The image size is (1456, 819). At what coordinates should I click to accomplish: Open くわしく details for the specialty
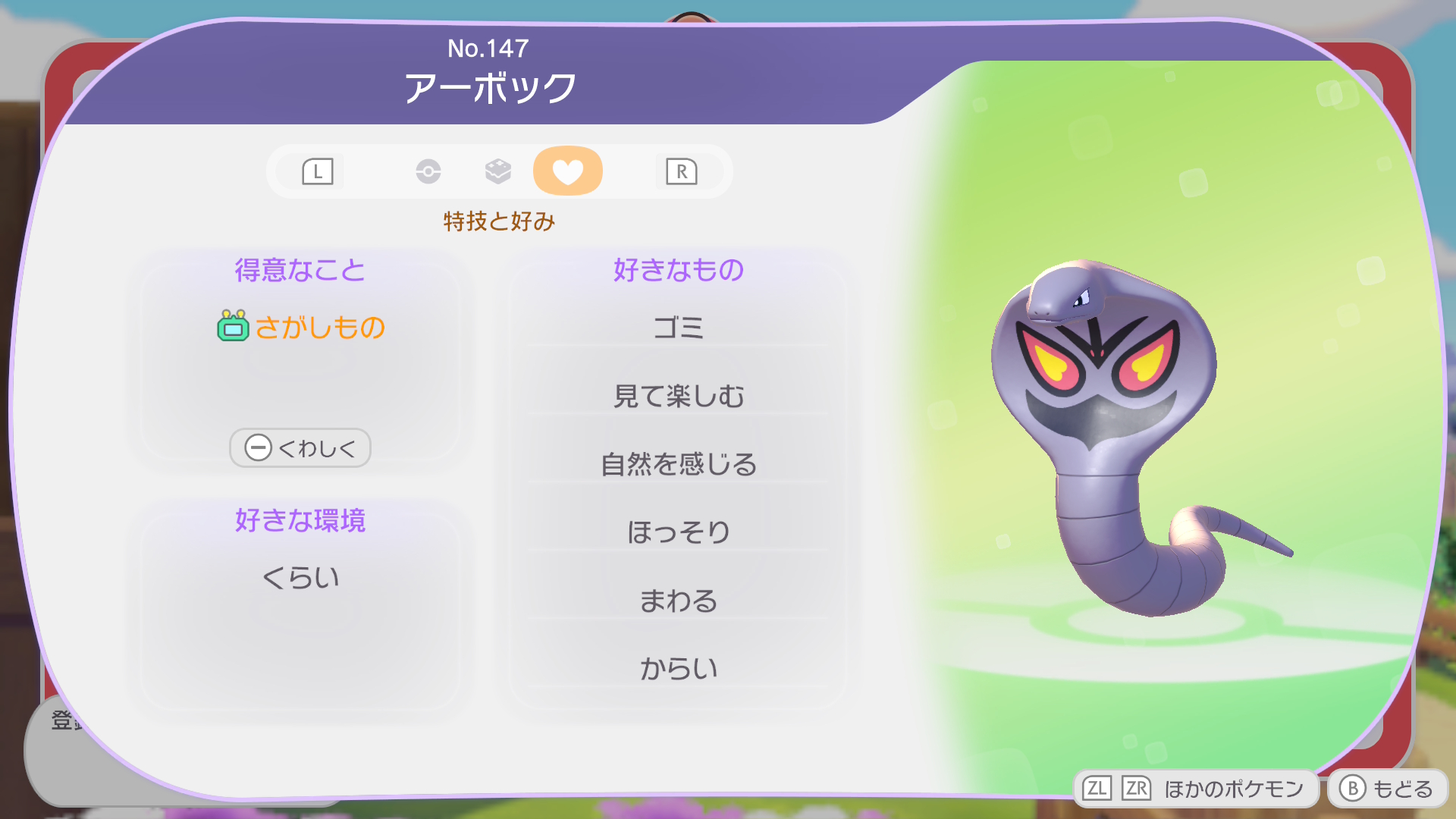tap(300, 448)
